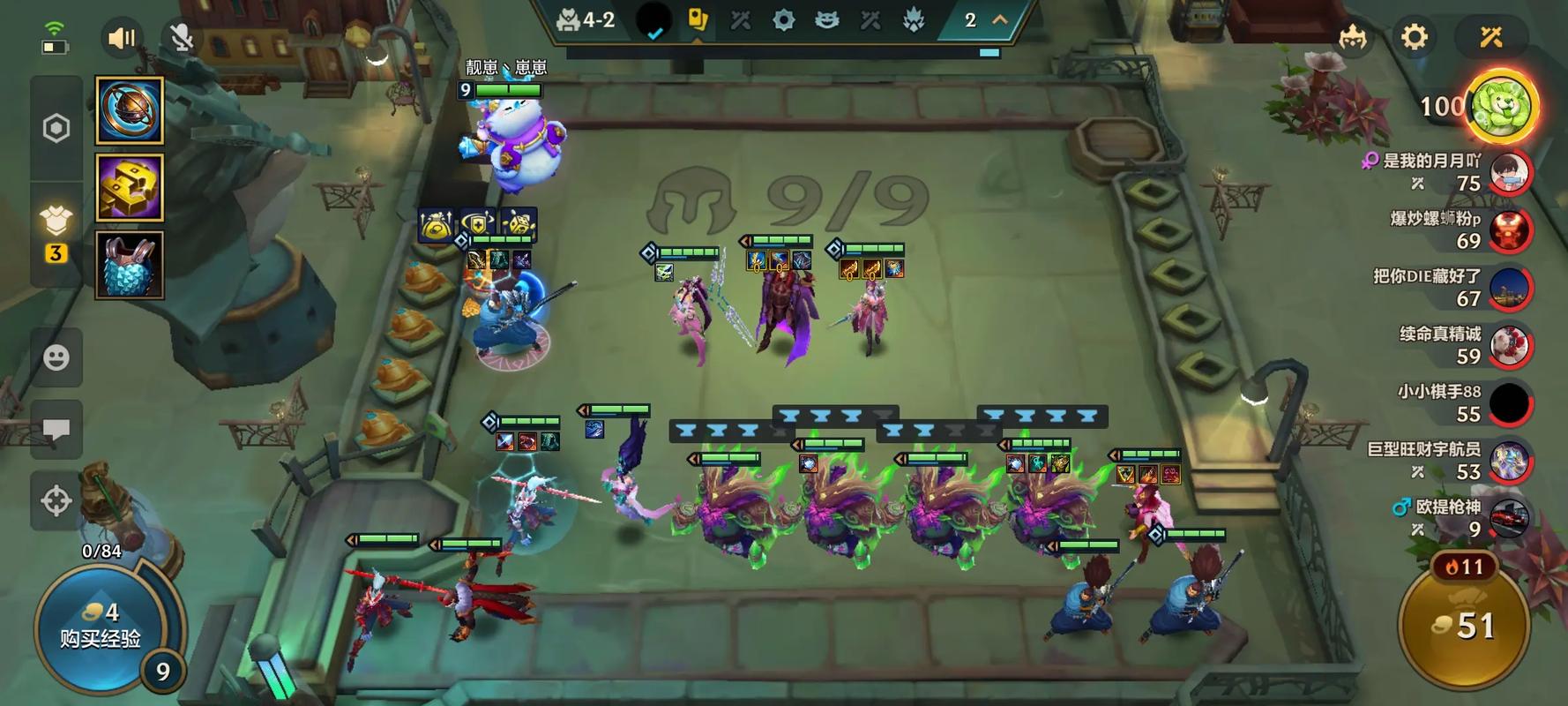Open the emoji smiley face button

tap(56, 357)
